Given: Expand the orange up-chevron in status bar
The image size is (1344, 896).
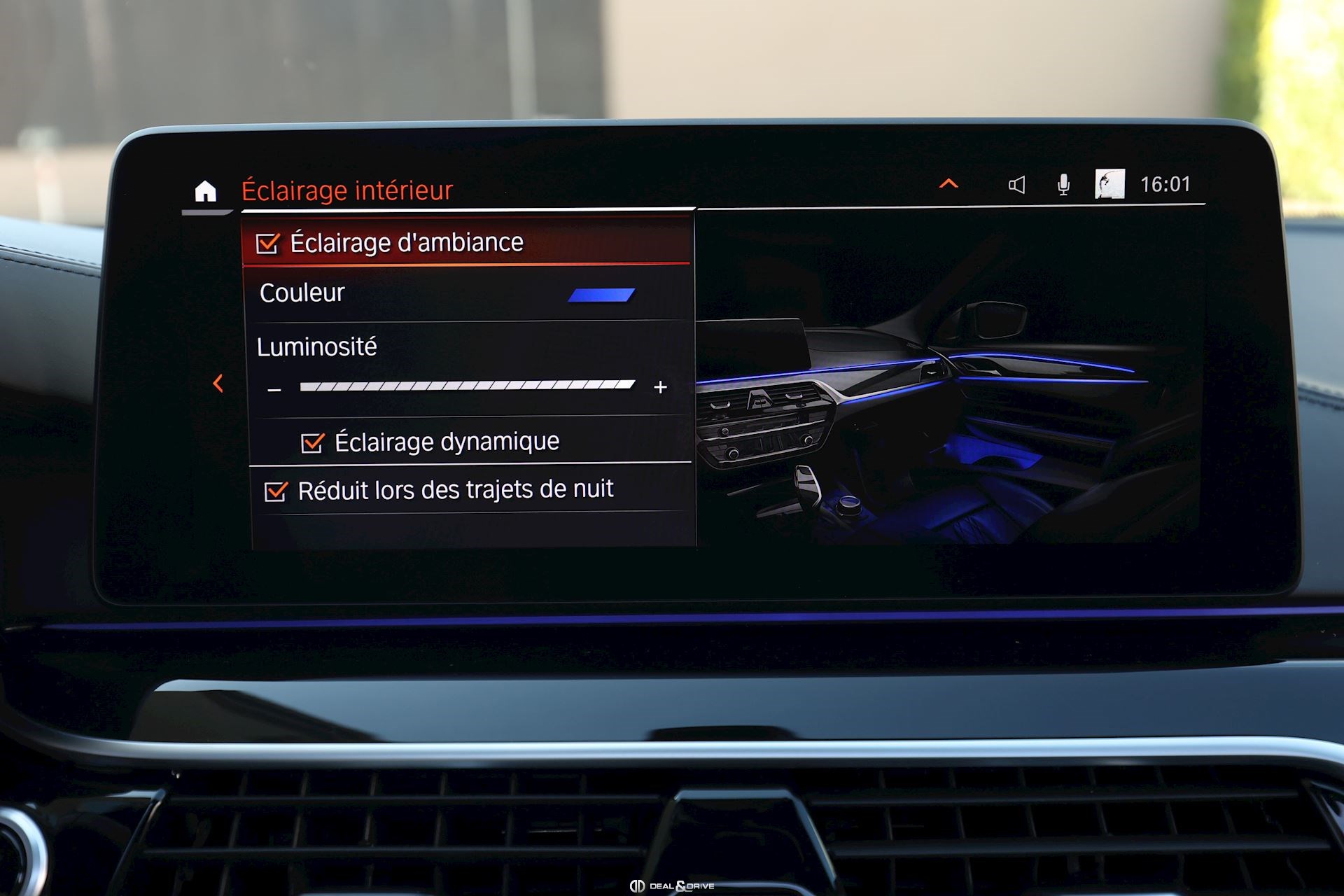Looking at the screenshot, I should click(x=948, y=184).
